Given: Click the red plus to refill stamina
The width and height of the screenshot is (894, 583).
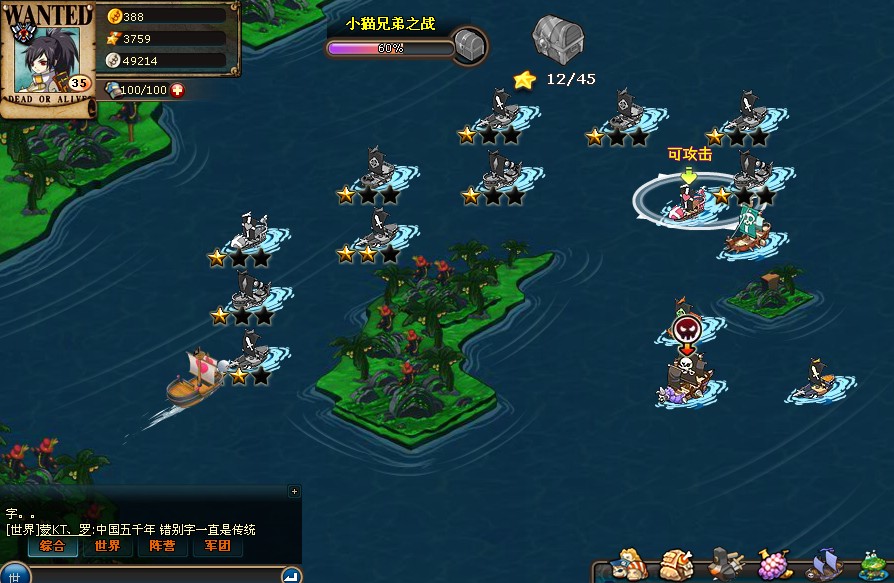Looking at the screenshot, I should pos(177,90).
